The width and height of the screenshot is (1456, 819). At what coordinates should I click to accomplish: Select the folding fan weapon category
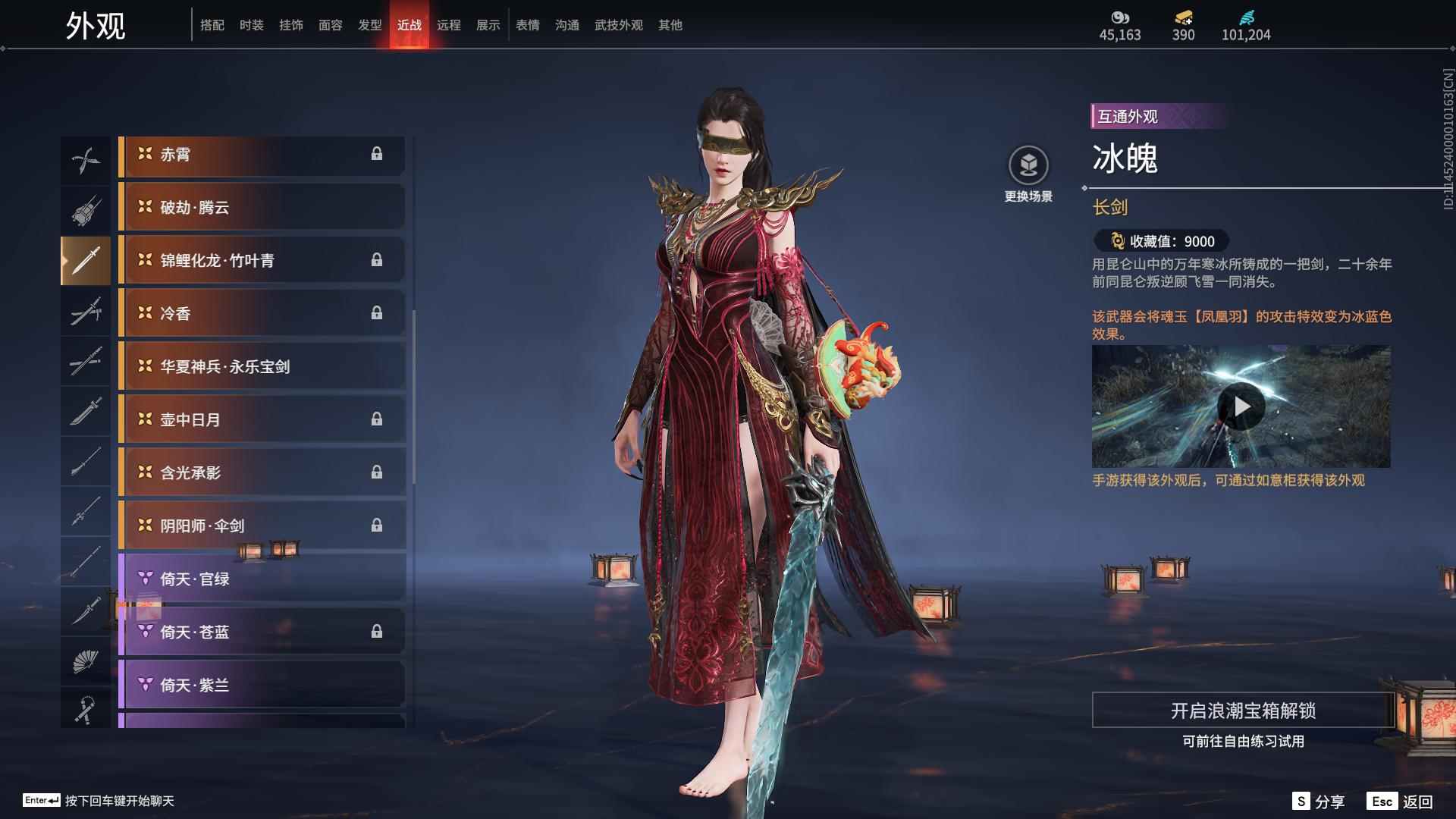[85, 661]
